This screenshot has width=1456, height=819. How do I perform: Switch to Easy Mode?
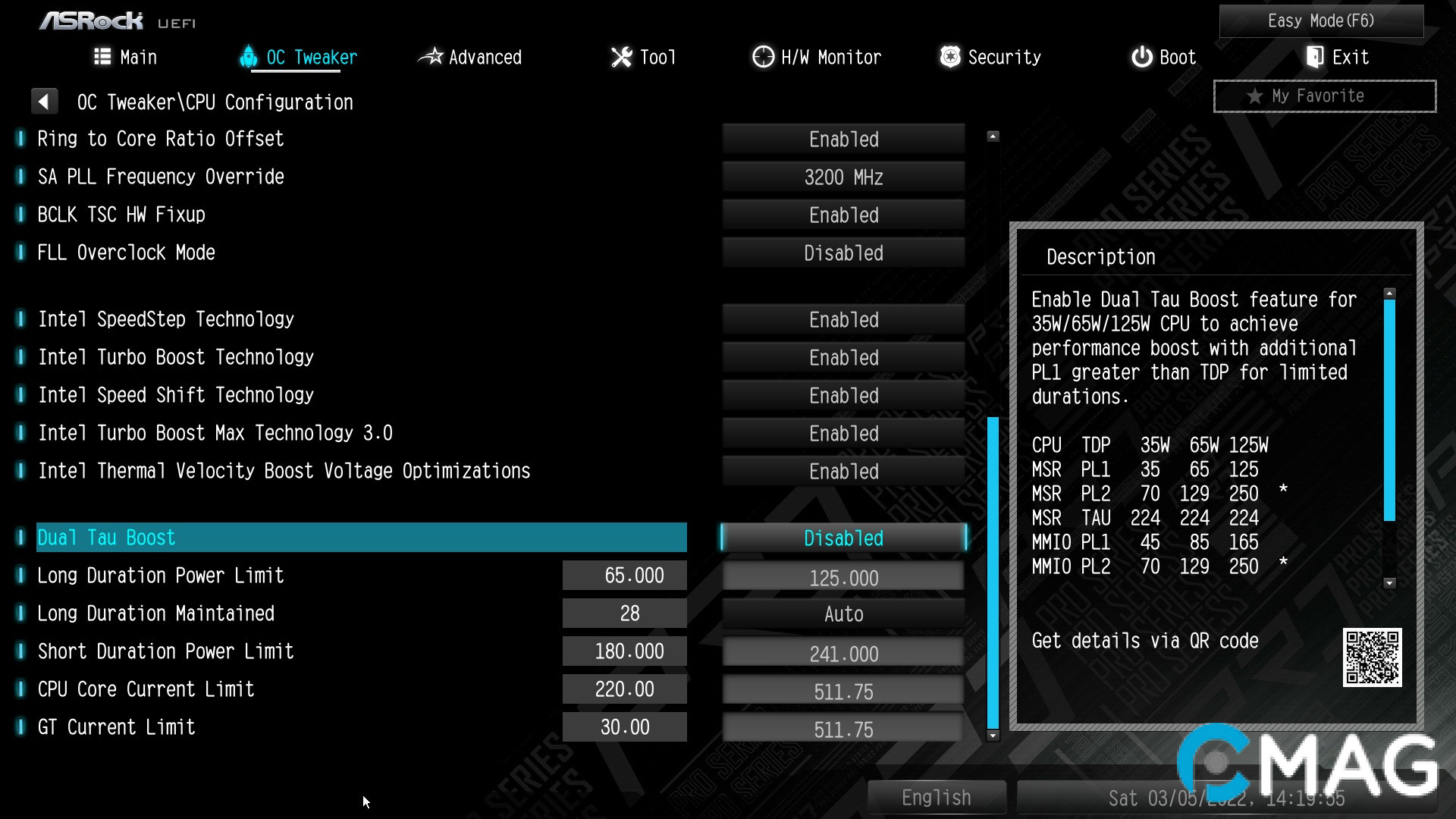[1321, 20]
